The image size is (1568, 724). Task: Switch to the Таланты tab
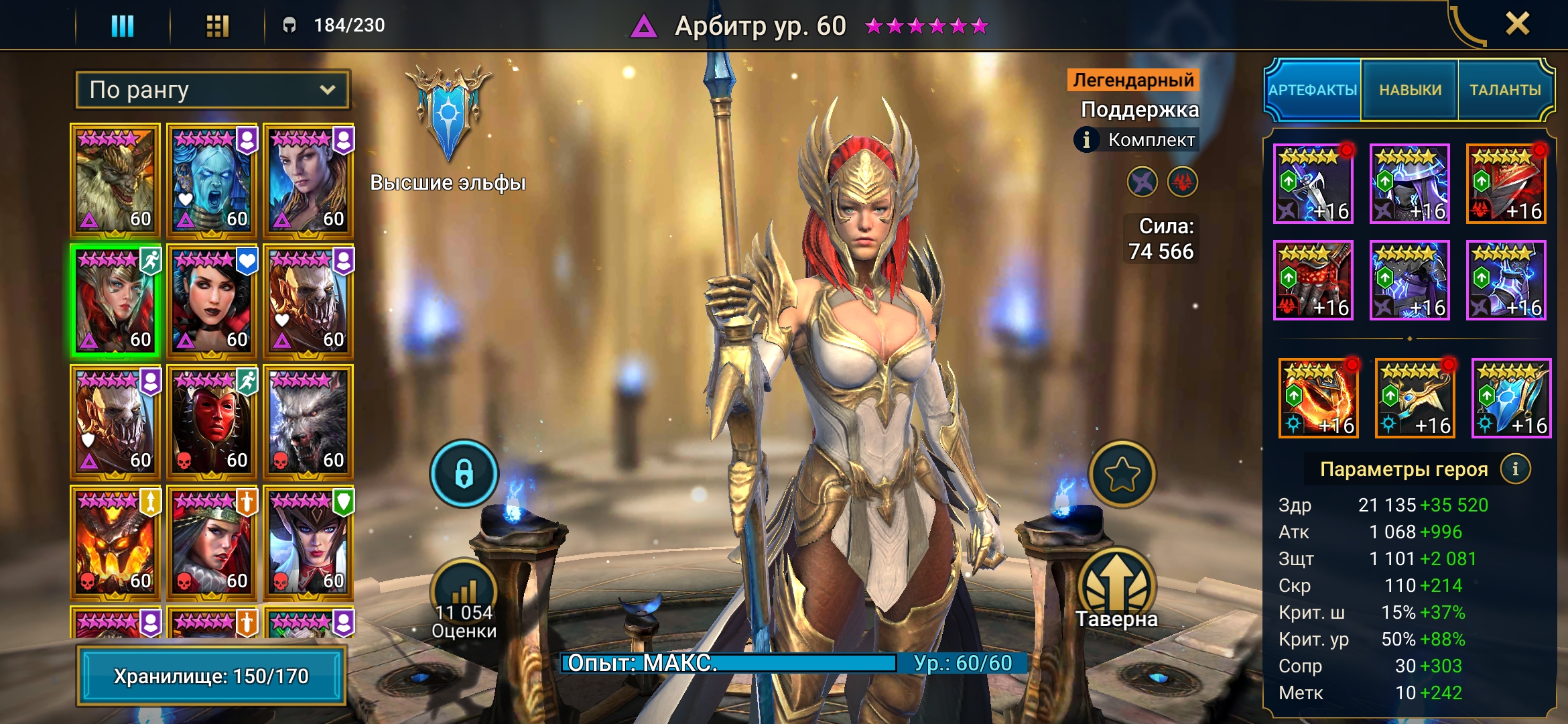pyautogui.click(x=1505, y=90)
